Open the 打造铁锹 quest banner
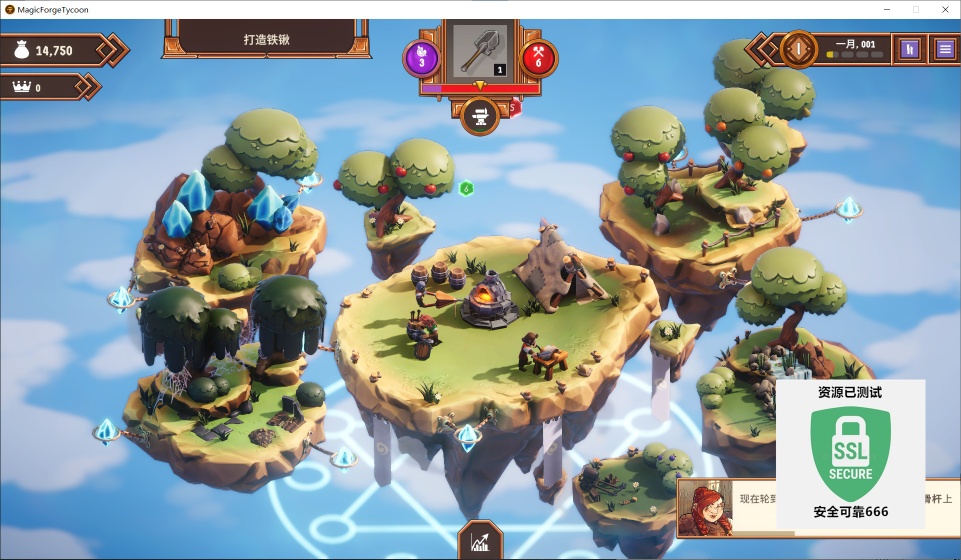Viewport: 961px width, 560px height. pos(266,40)
